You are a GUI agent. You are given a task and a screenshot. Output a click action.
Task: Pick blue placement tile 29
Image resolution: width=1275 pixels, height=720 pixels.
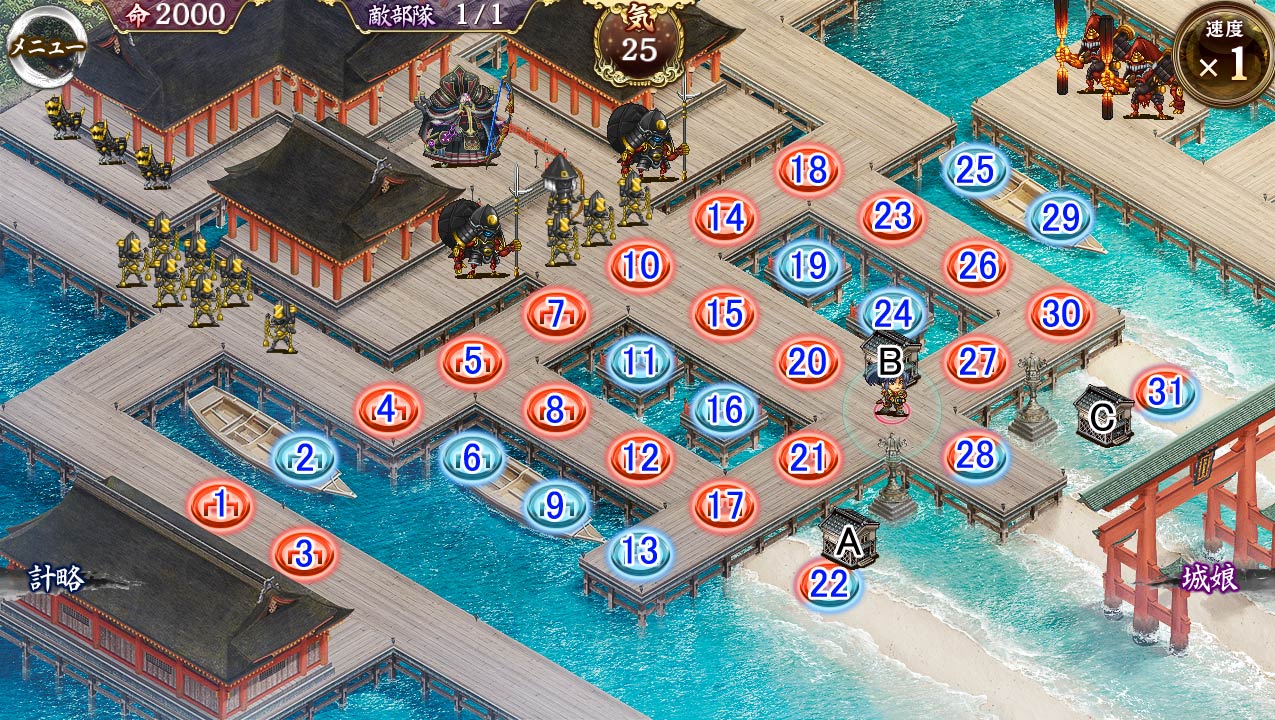coord(1059,217)
